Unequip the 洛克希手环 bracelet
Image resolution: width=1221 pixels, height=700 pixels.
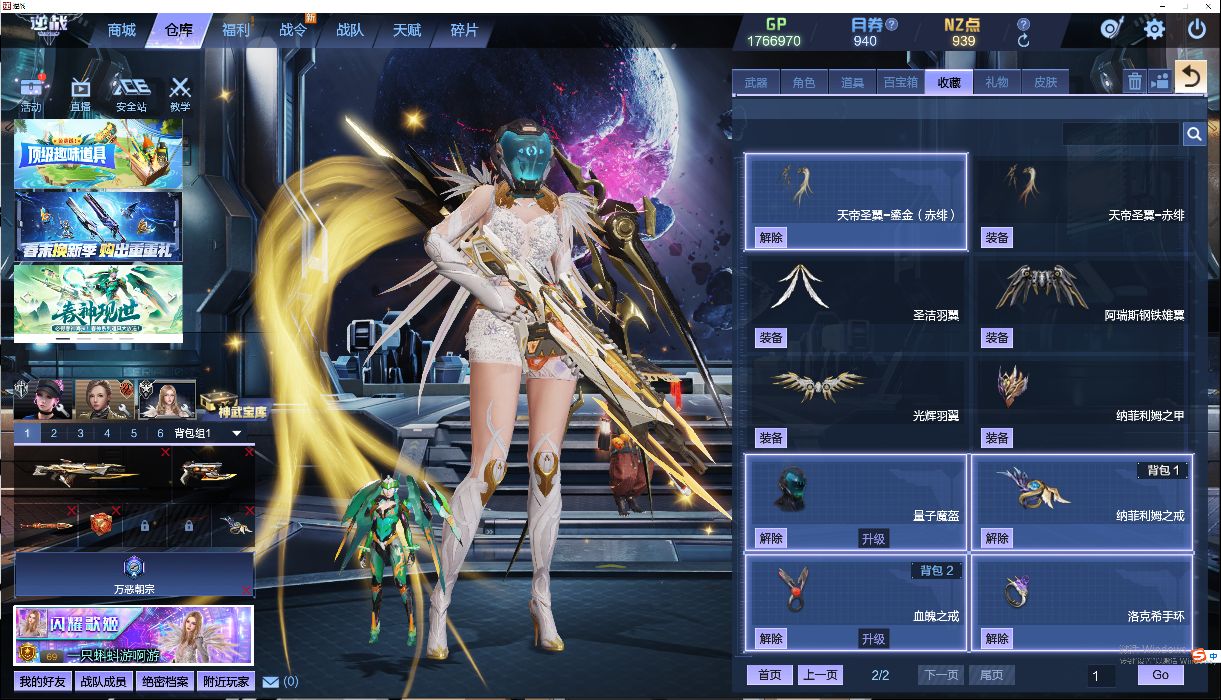click(x=997, y=638)
